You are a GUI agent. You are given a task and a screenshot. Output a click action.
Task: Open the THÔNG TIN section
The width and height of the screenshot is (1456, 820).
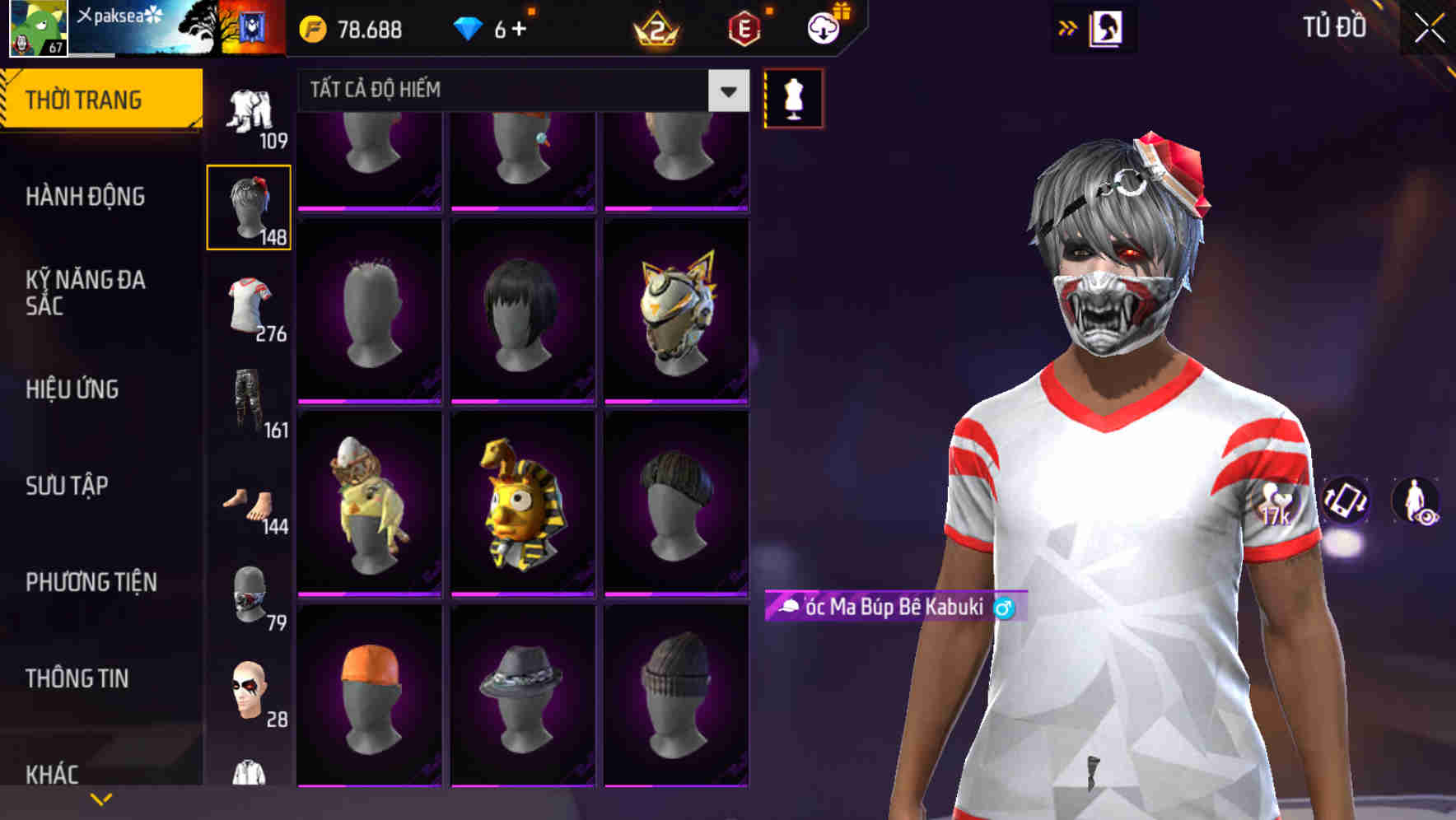(x=77, y=678)
